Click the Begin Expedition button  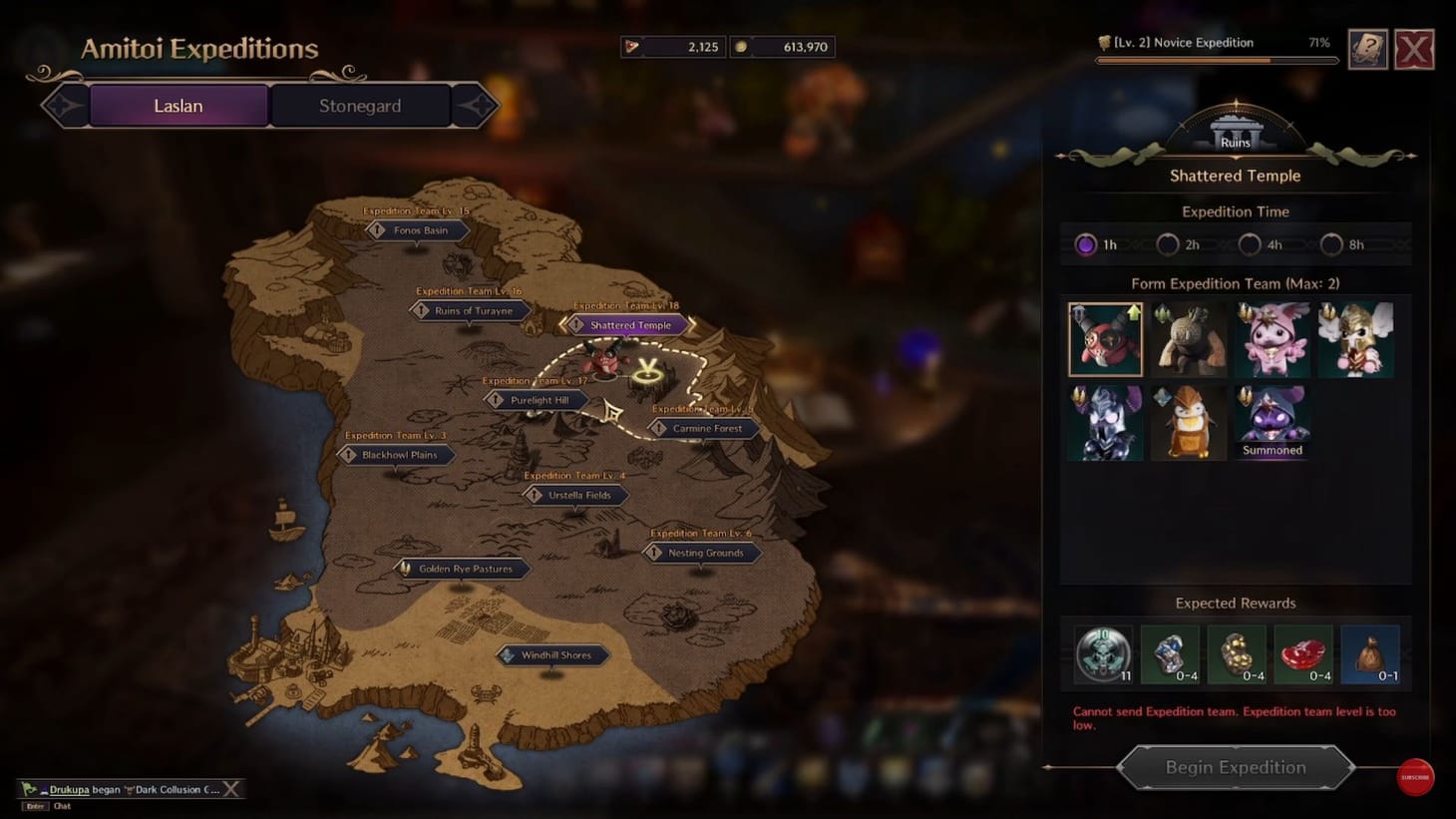pos(1235,767)
